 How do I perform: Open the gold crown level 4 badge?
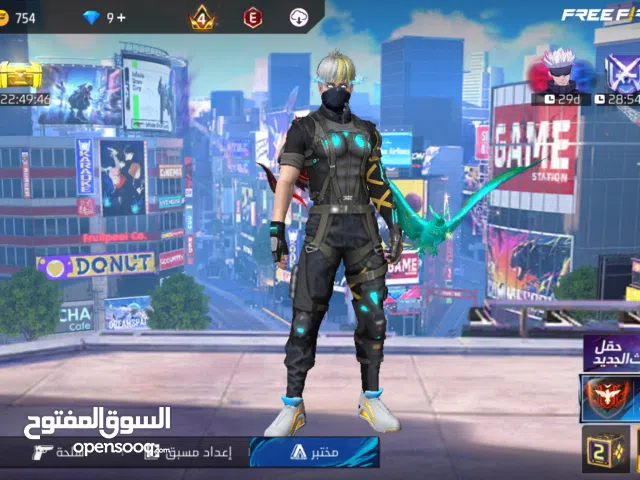point(203,17)
